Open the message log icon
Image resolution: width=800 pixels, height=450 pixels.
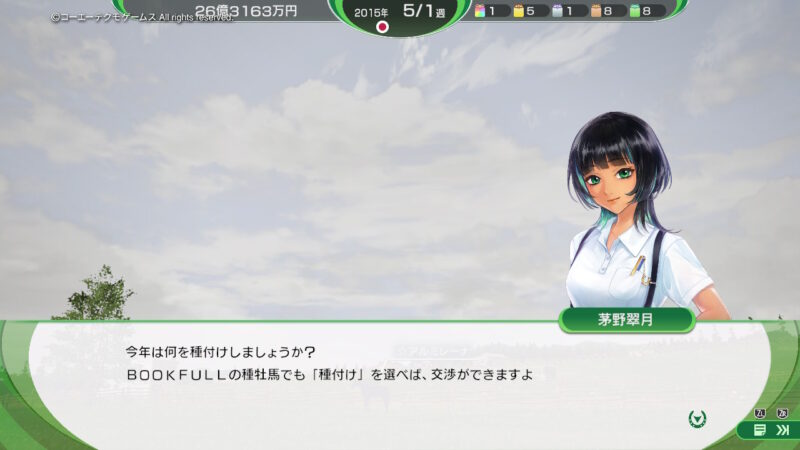(x=760, y=430)
